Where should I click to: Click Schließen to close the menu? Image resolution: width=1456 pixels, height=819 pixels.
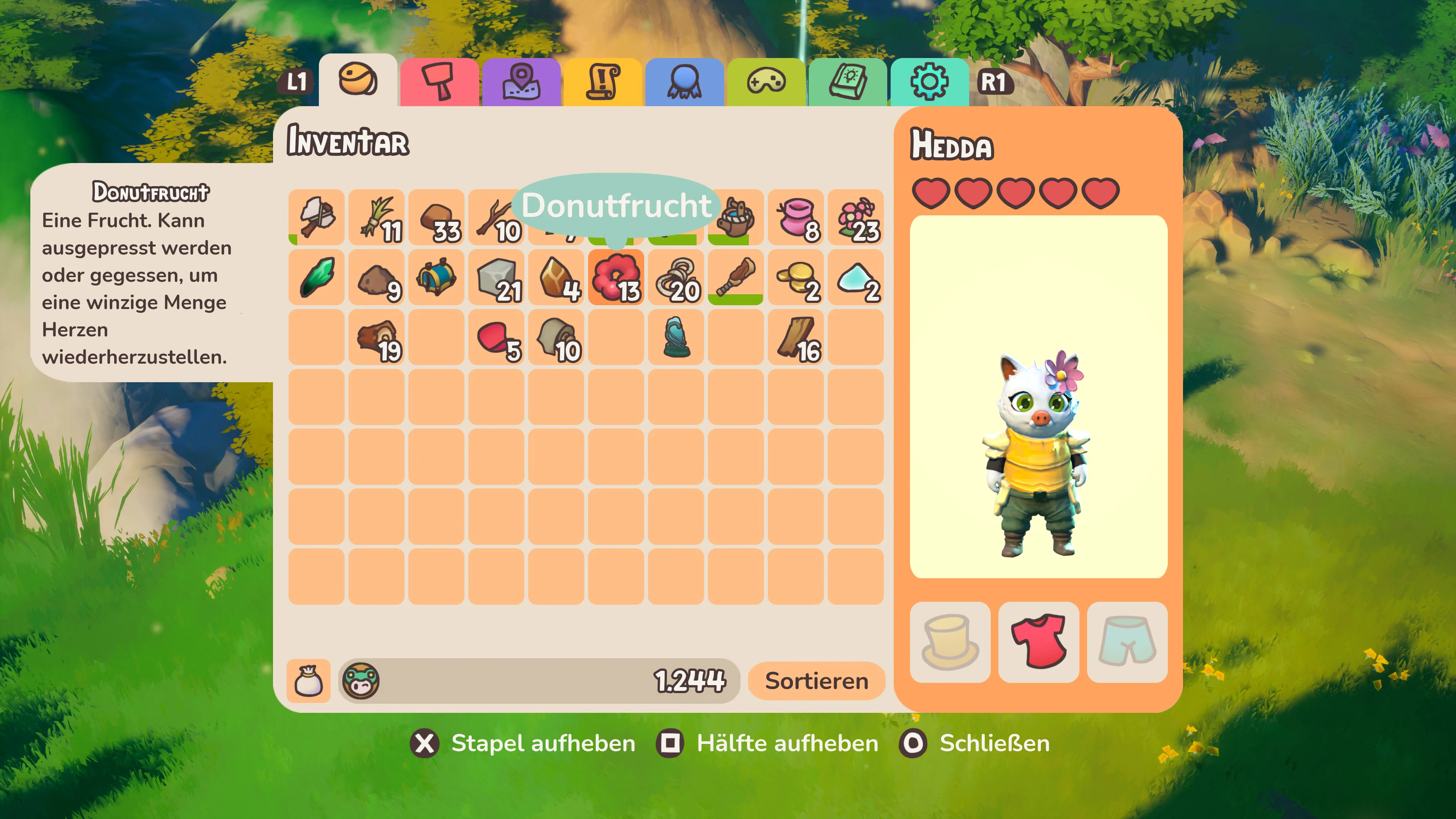coord(994,744)
